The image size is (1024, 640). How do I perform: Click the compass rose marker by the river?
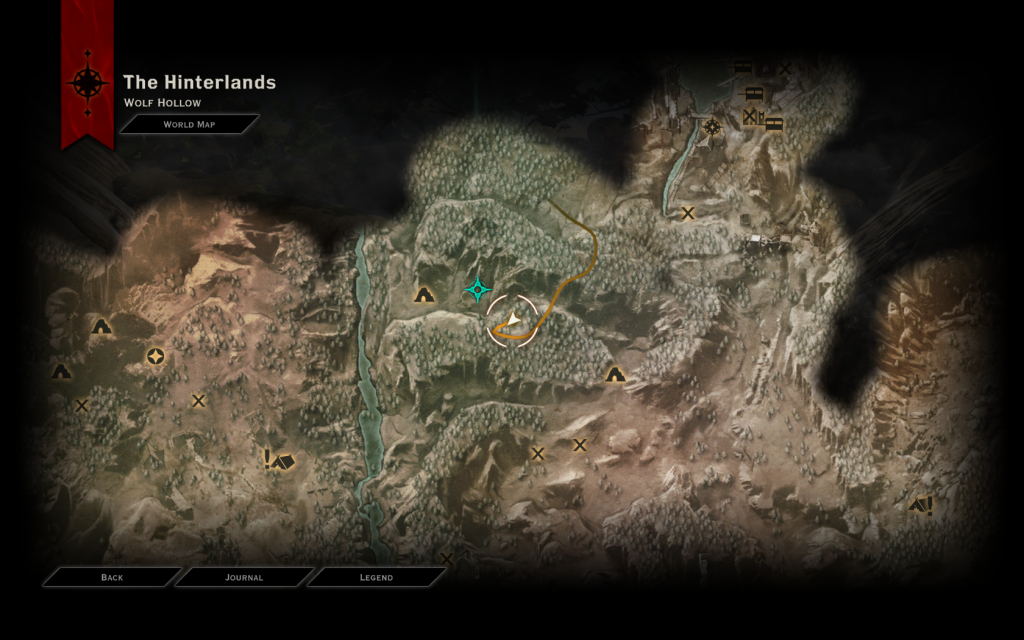[x=712, y=127]
